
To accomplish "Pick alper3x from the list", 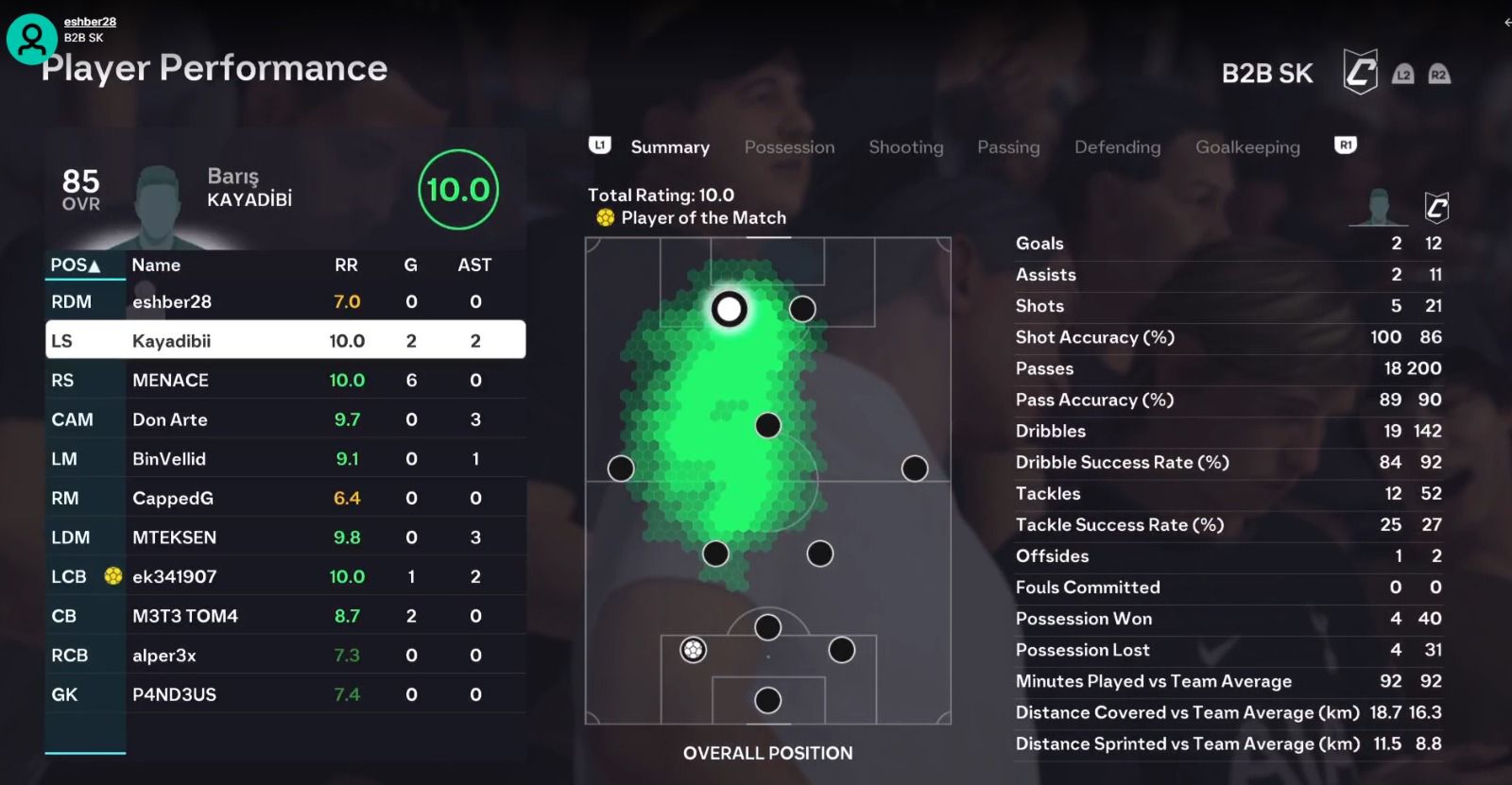I will click(x=285, y=656).
